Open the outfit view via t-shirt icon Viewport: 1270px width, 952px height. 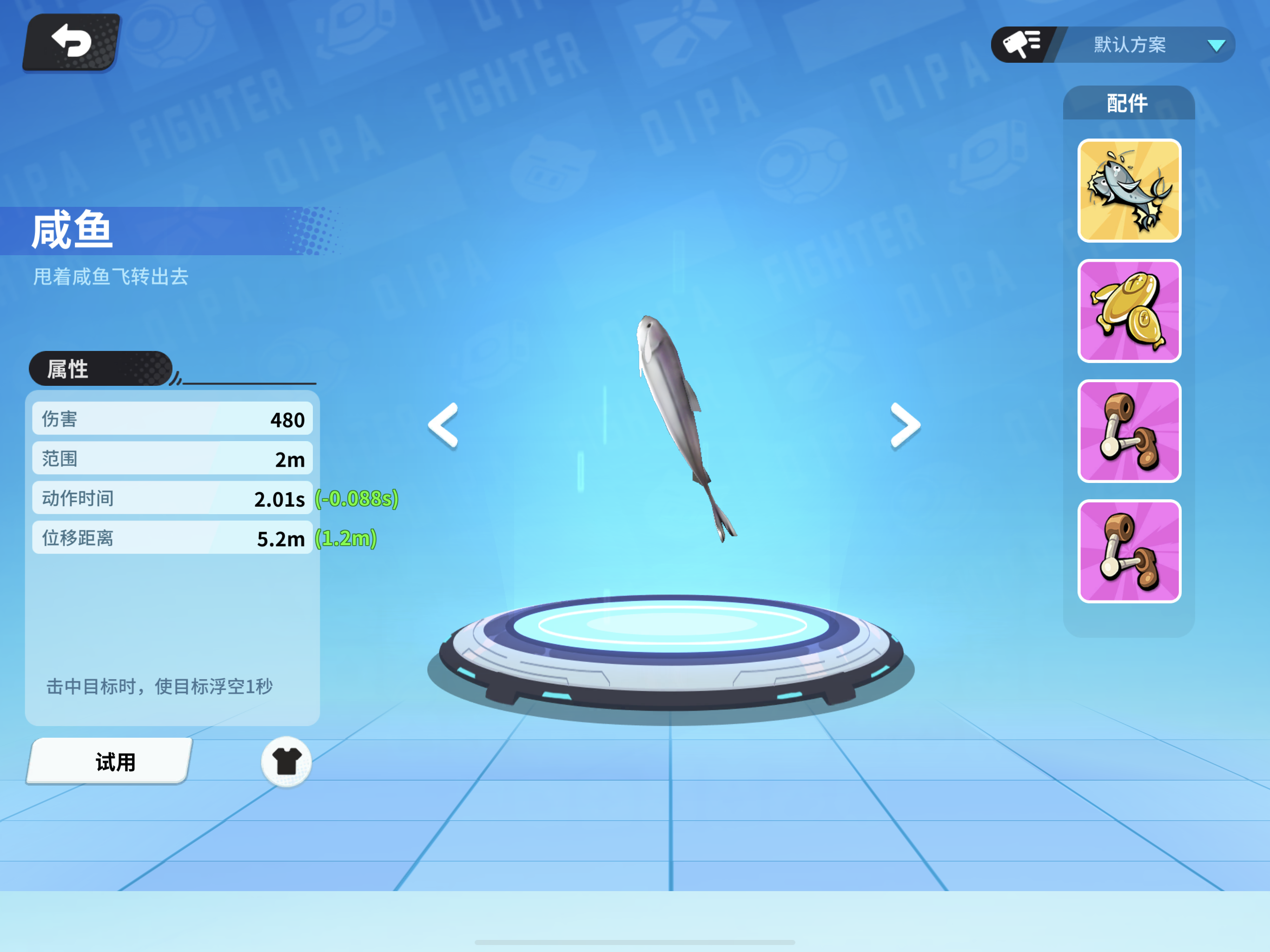click(x=286, y=761)
